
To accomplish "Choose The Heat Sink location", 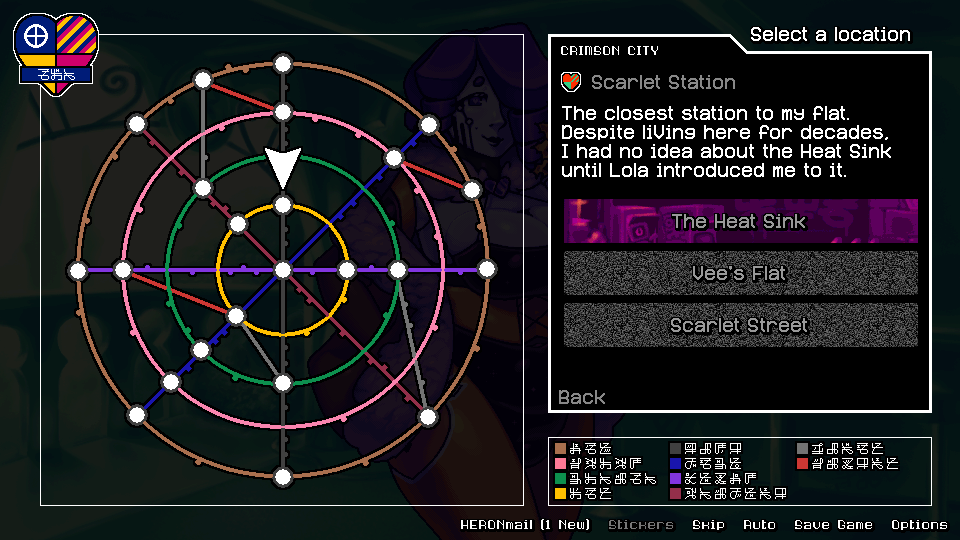I will click(740, 221).
